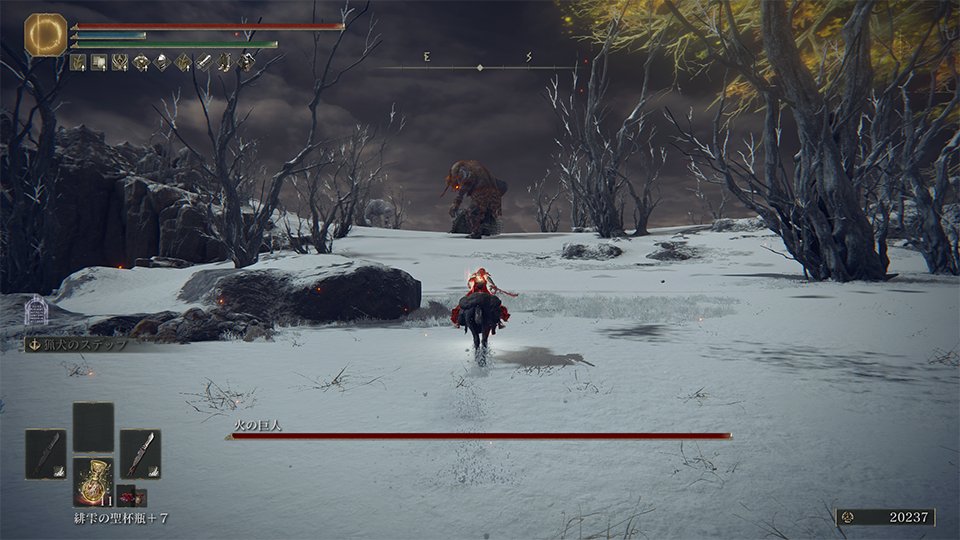Click the boots status effect icon
960x540 pixels.
click(x=225, y=62)
